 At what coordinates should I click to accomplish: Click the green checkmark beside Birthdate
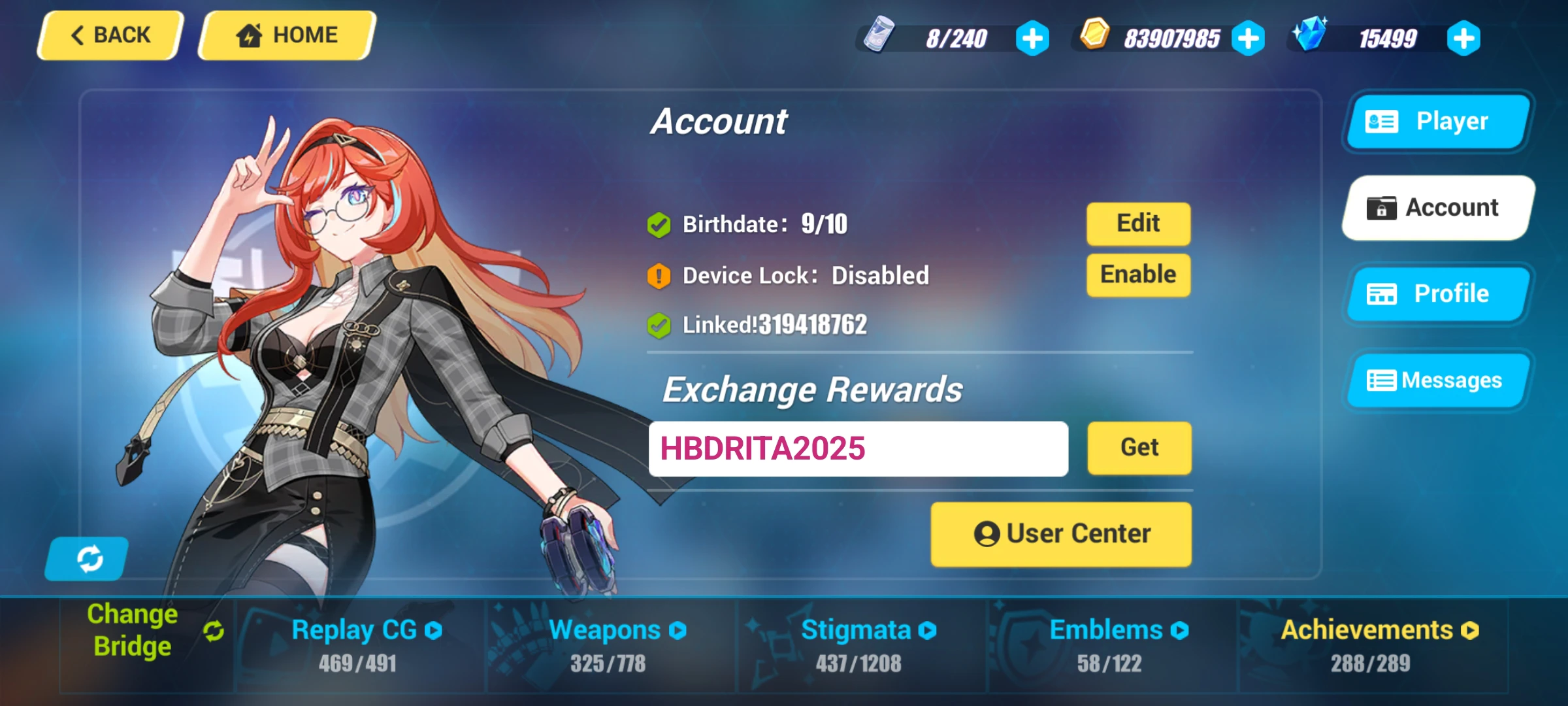[x=659, y=224]
